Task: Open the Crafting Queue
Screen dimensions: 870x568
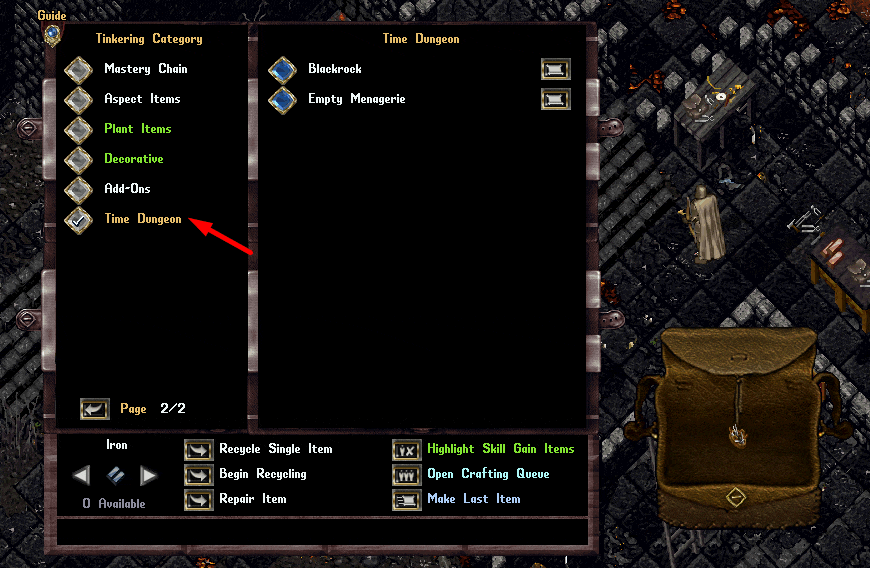Action: [407, 475]
